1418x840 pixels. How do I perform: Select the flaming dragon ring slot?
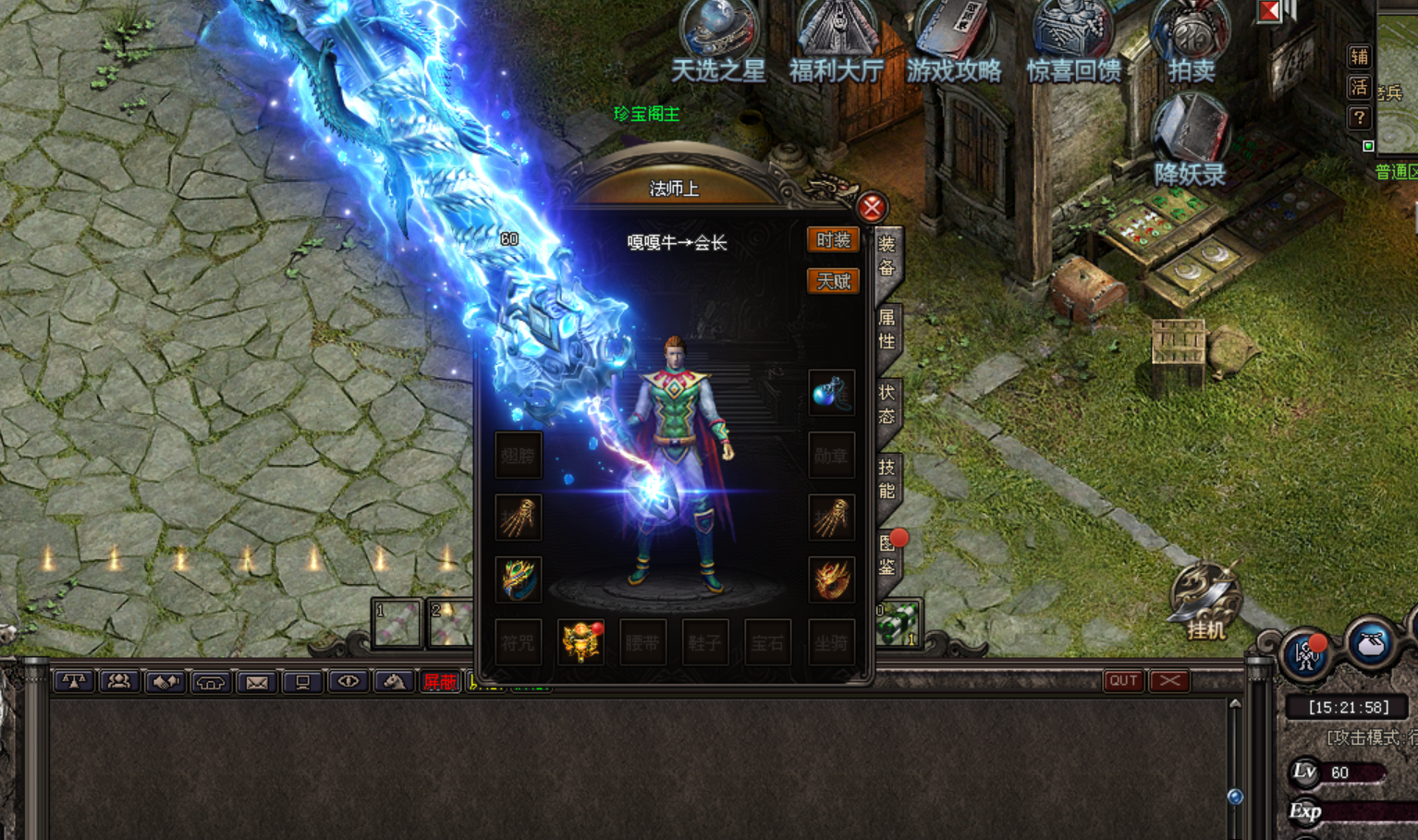coord(831,579)
